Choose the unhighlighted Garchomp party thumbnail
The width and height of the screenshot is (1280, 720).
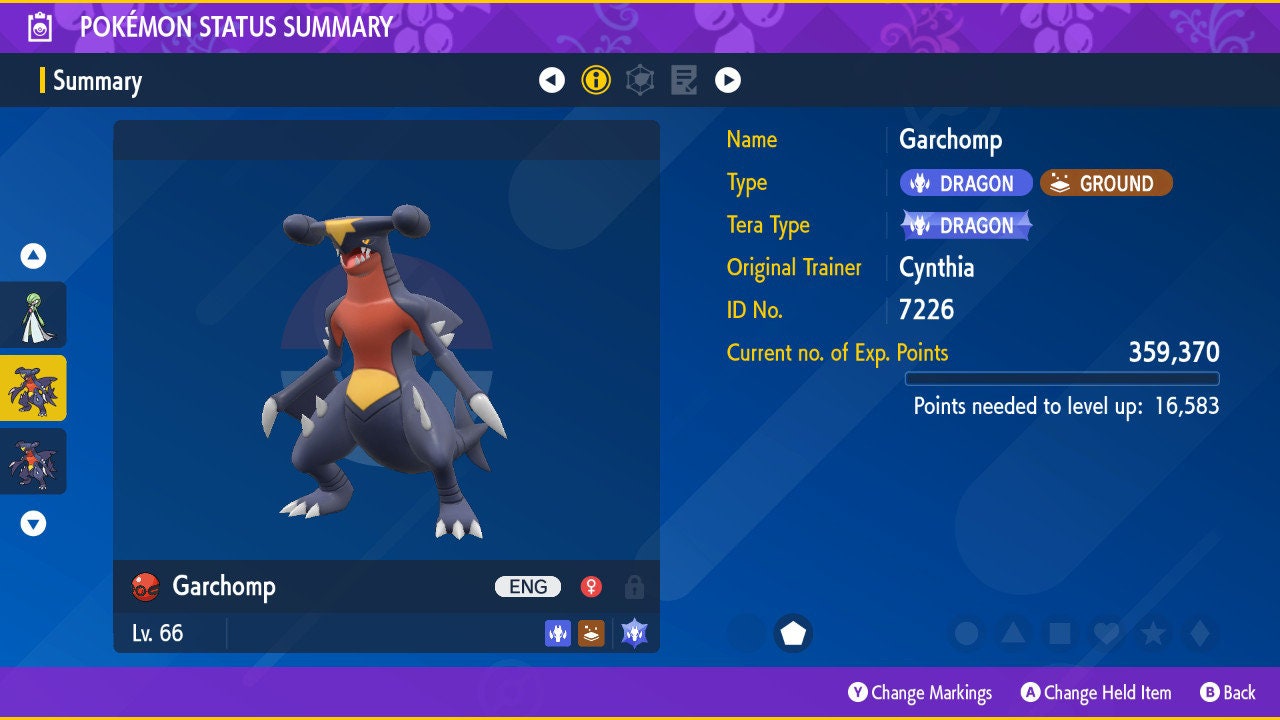(33, 461)
